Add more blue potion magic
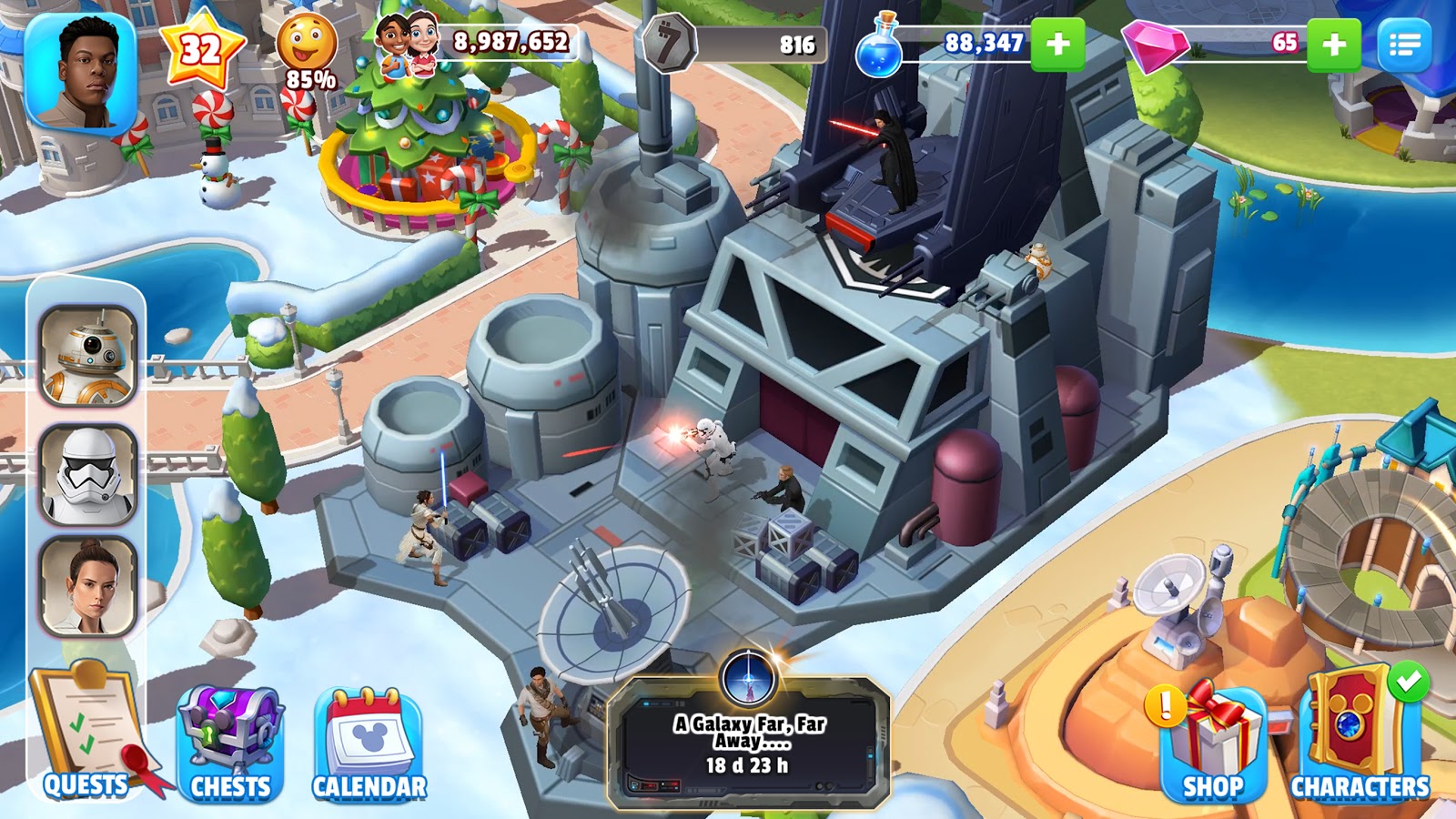Viewport: 1456px width, 819px height. (1057, 44)
